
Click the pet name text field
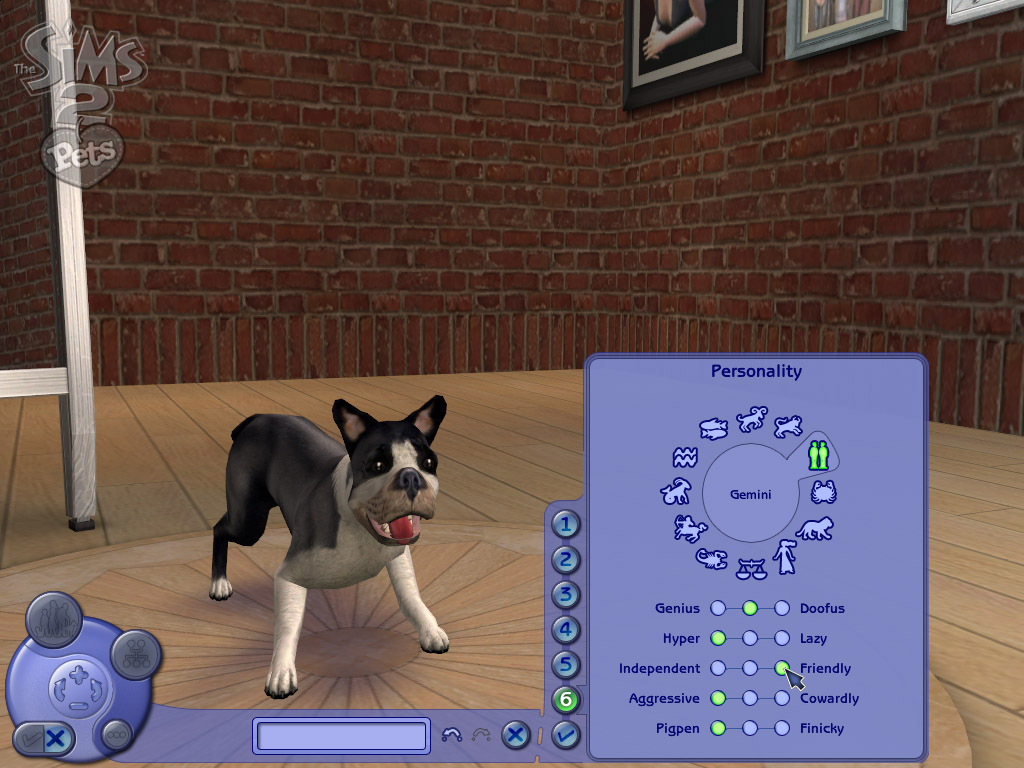343,736
